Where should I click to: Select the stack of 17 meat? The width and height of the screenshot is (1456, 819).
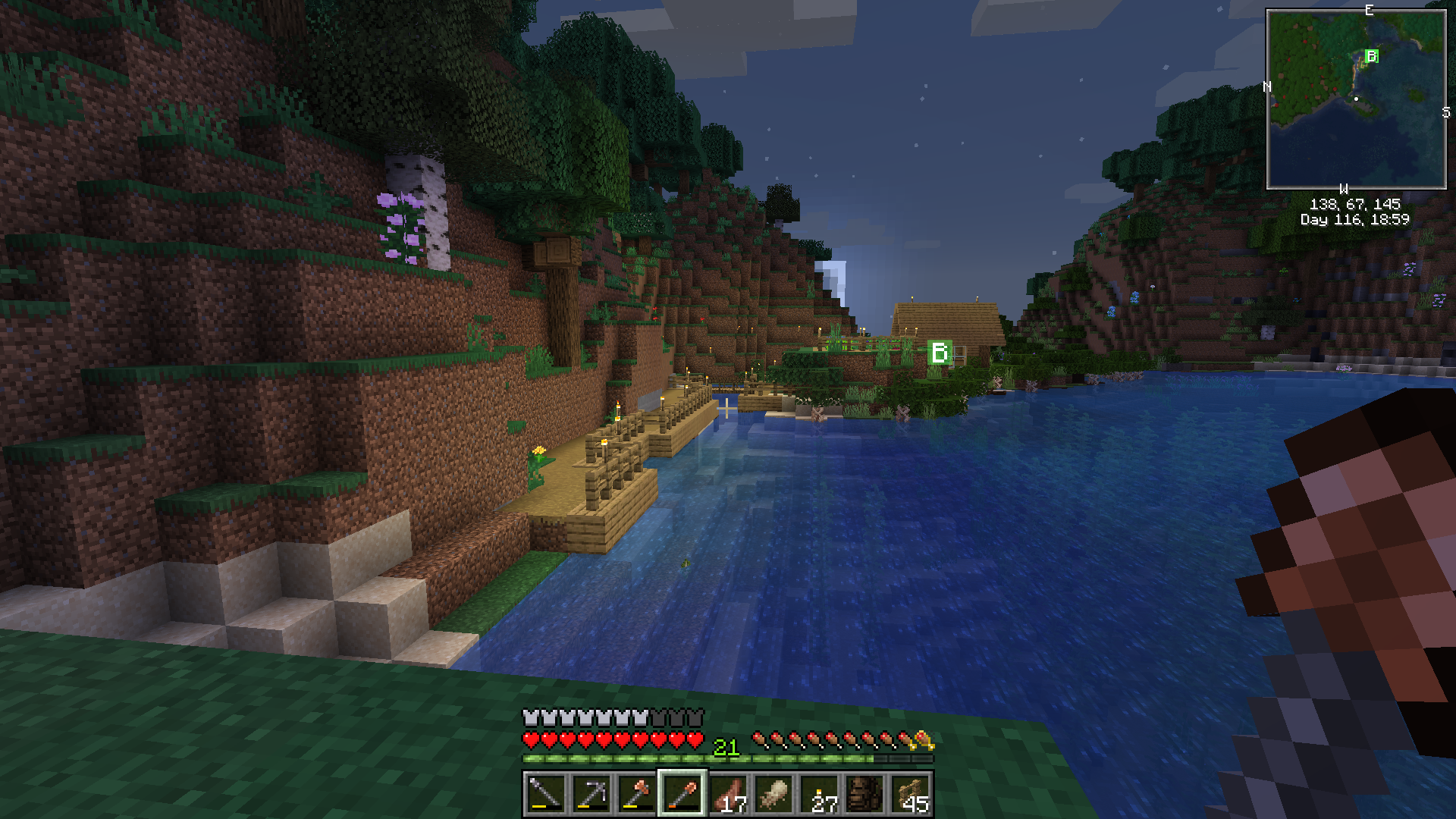[729, 794]
